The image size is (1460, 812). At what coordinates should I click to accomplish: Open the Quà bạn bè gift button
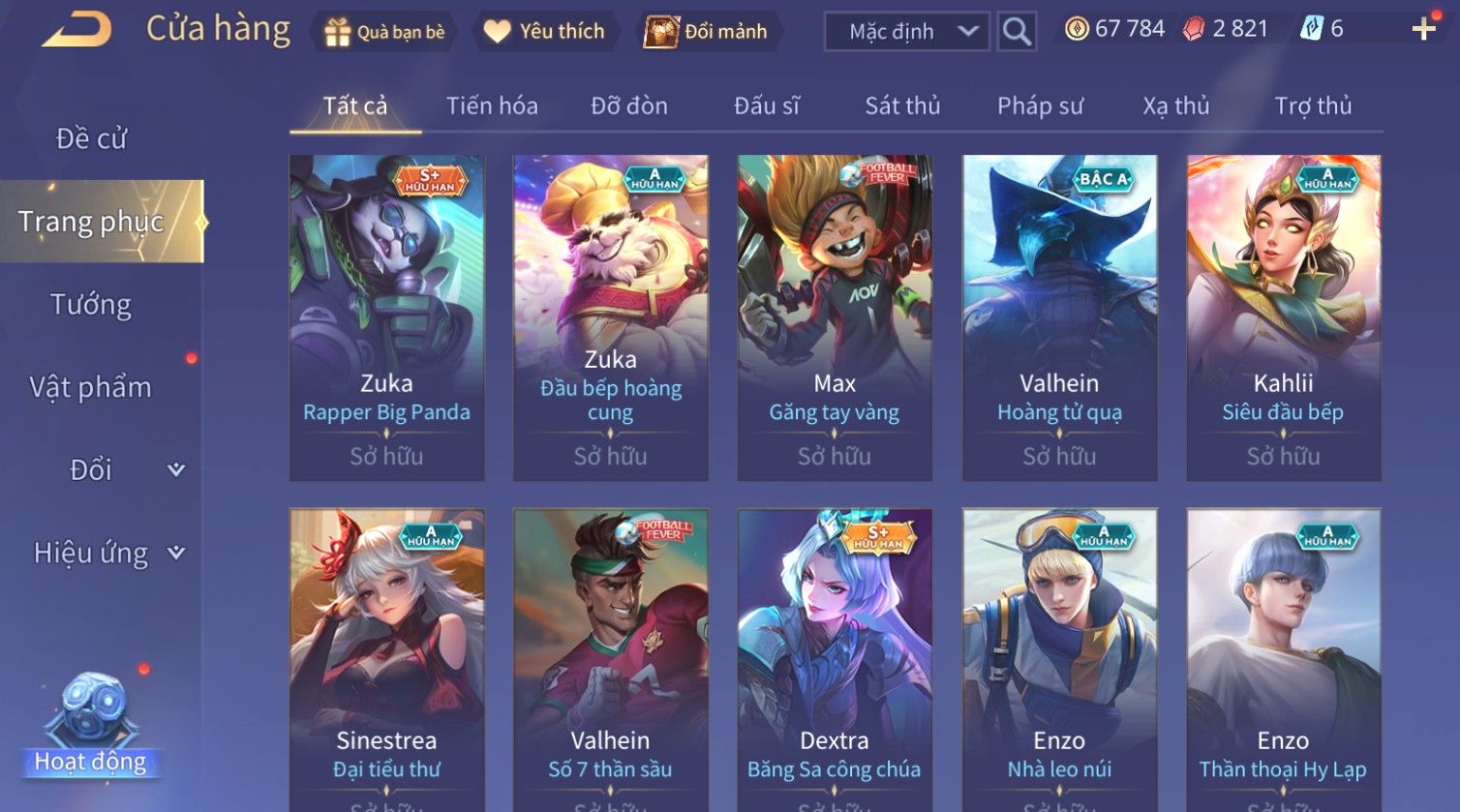click(385, 32)
